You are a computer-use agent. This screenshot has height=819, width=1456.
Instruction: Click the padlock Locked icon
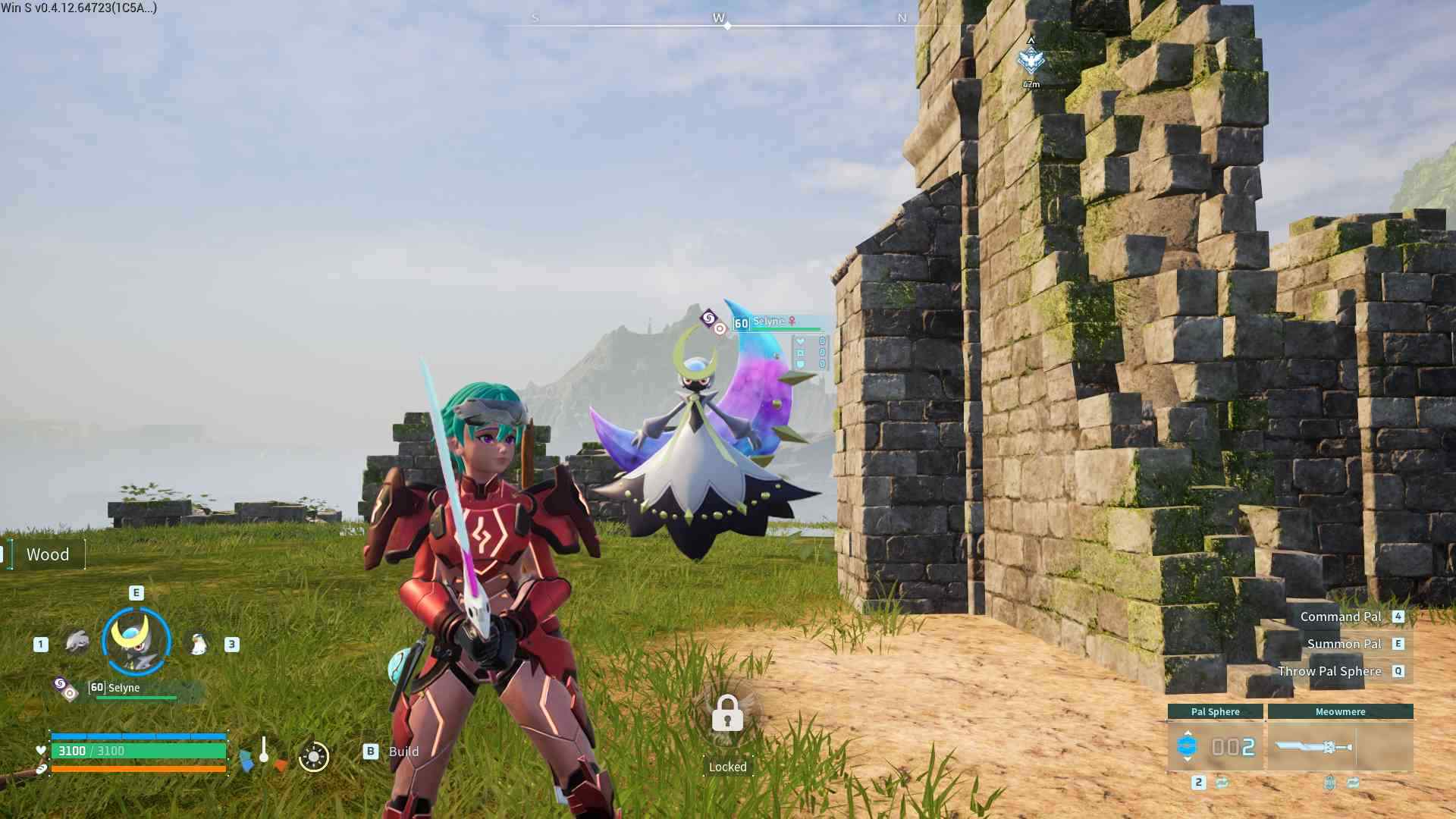coord(727,714)
